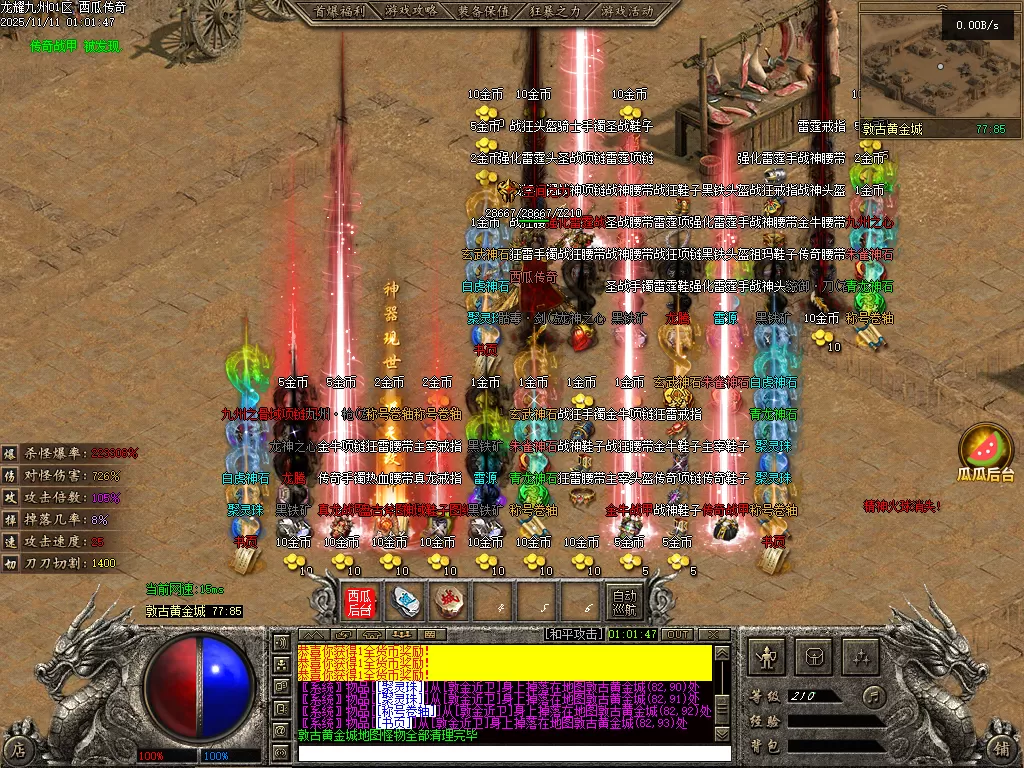The height and width of the screenshot is (768, 1024).
Task: Open the 狂暴之力 menu
Action: (555, 11)
